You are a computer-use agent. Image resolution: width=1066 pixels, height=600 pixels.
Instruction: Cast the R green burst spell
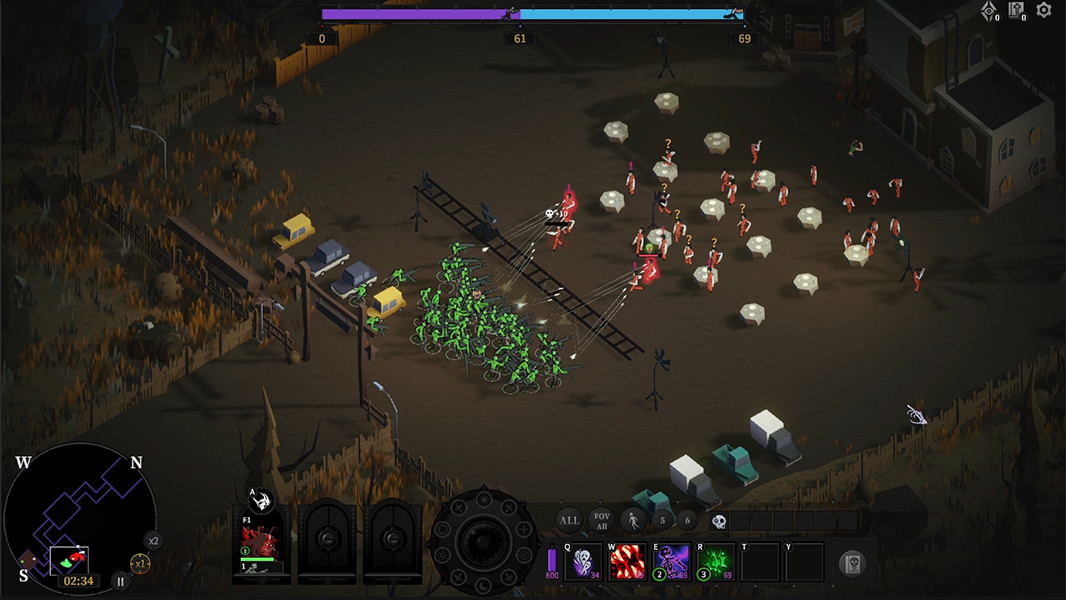point(715,562)
